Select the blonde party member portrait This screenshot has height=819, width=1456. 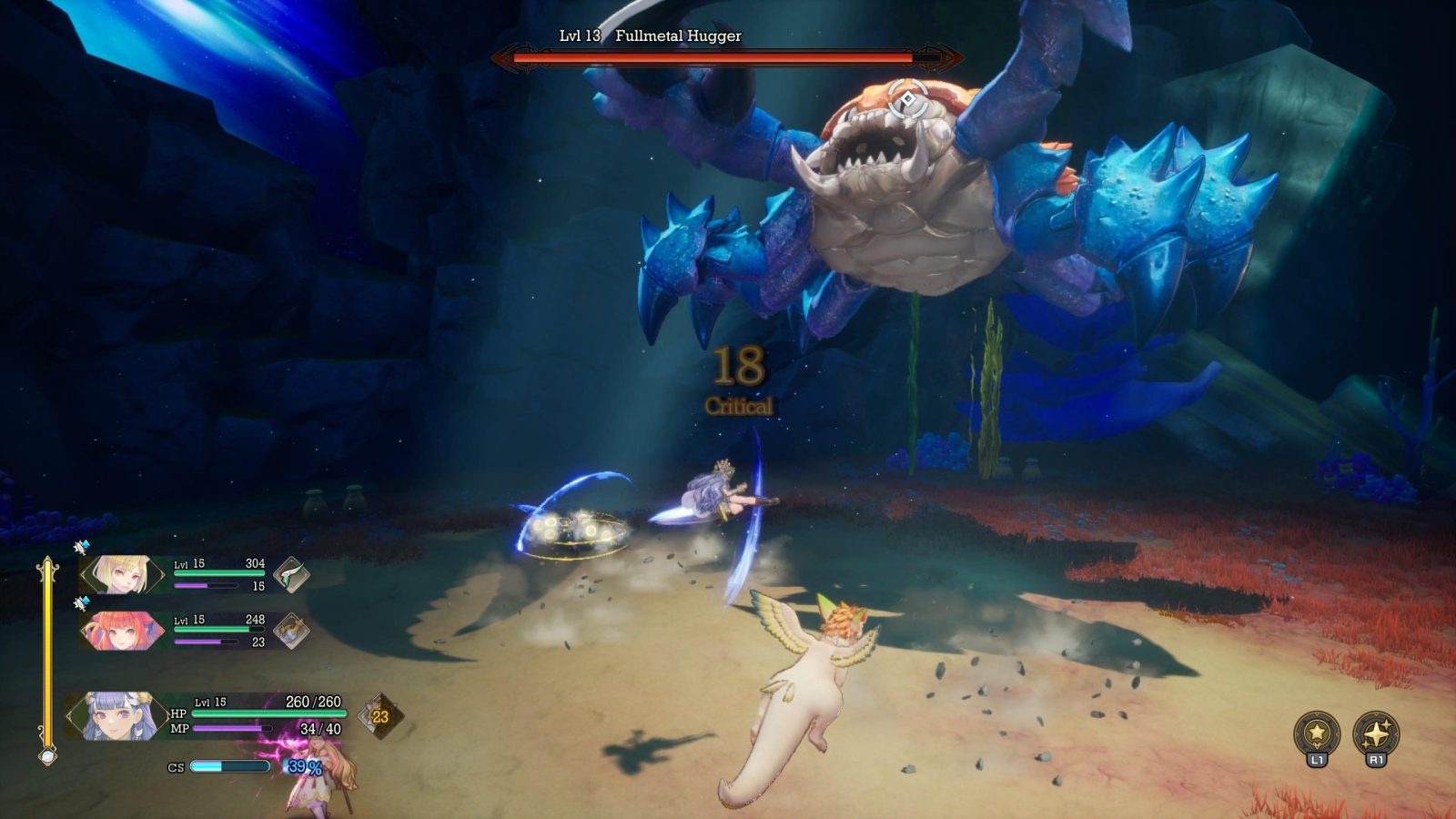(121, 575)
